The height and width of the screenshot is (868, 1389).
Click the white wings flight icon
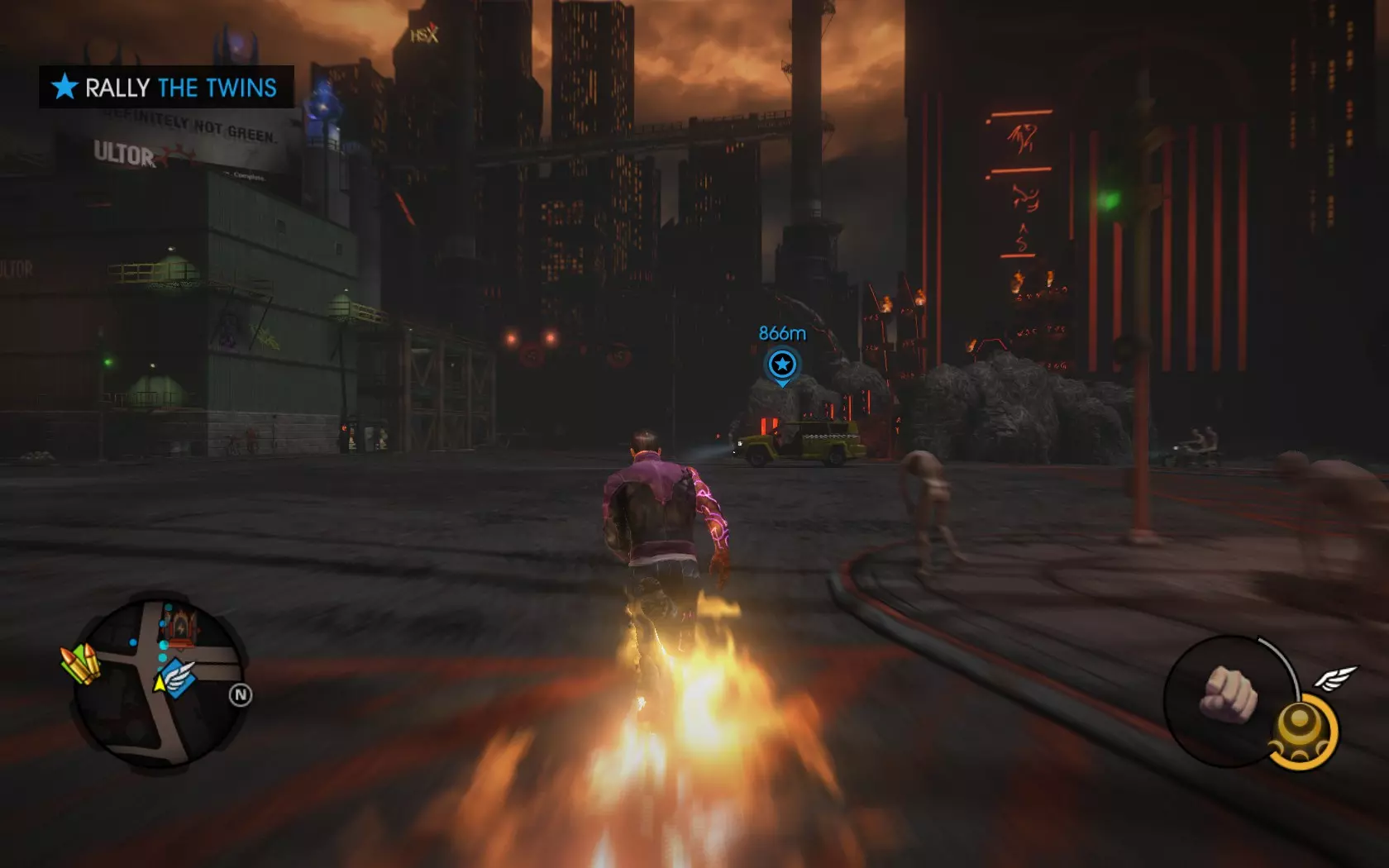tap(1334, 679)
